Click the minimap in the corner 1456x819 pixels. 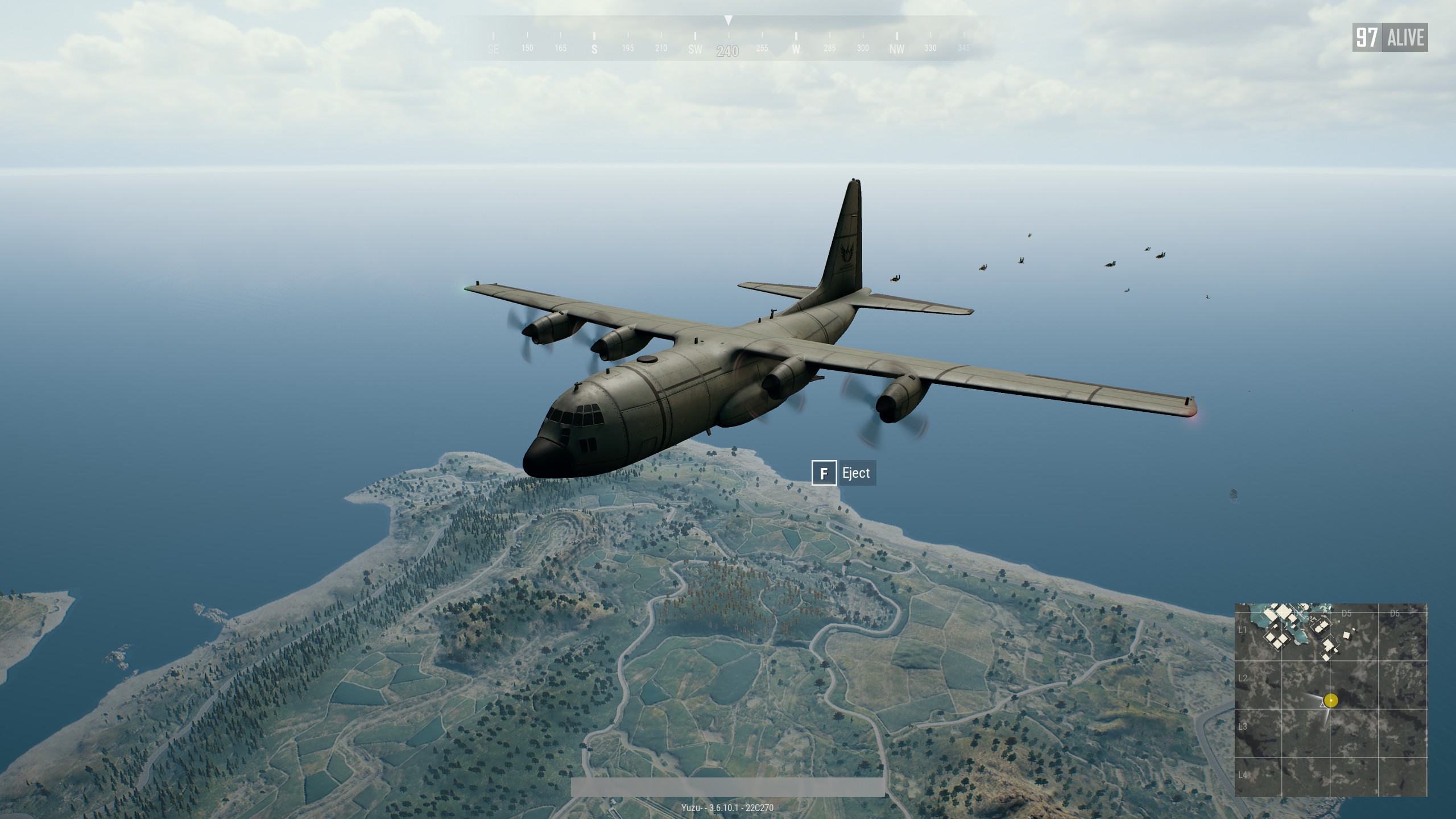point(1330,700)
